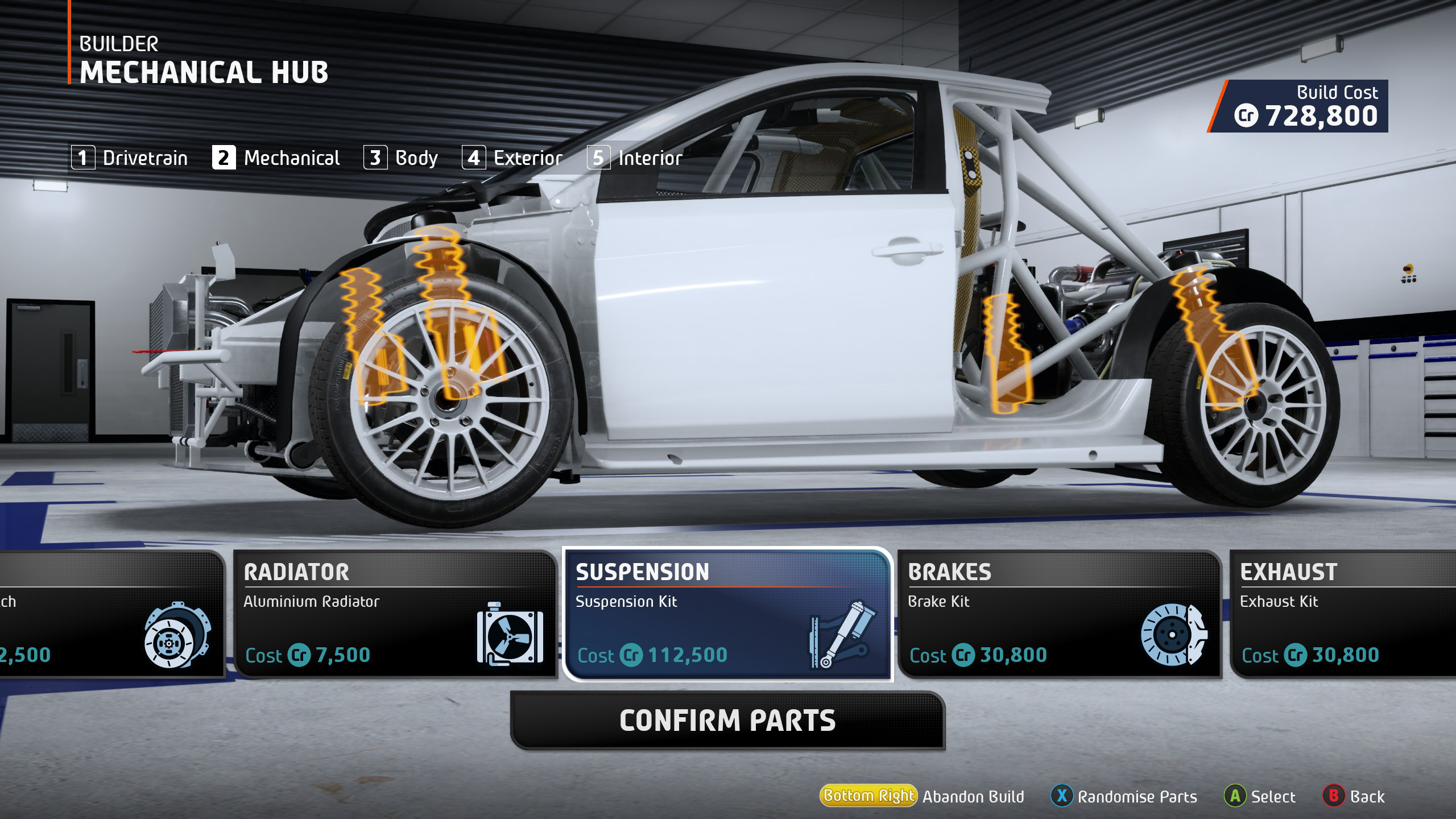Show the Interior tab
This screenshot has height=819, width=1456.
[635, 158]
